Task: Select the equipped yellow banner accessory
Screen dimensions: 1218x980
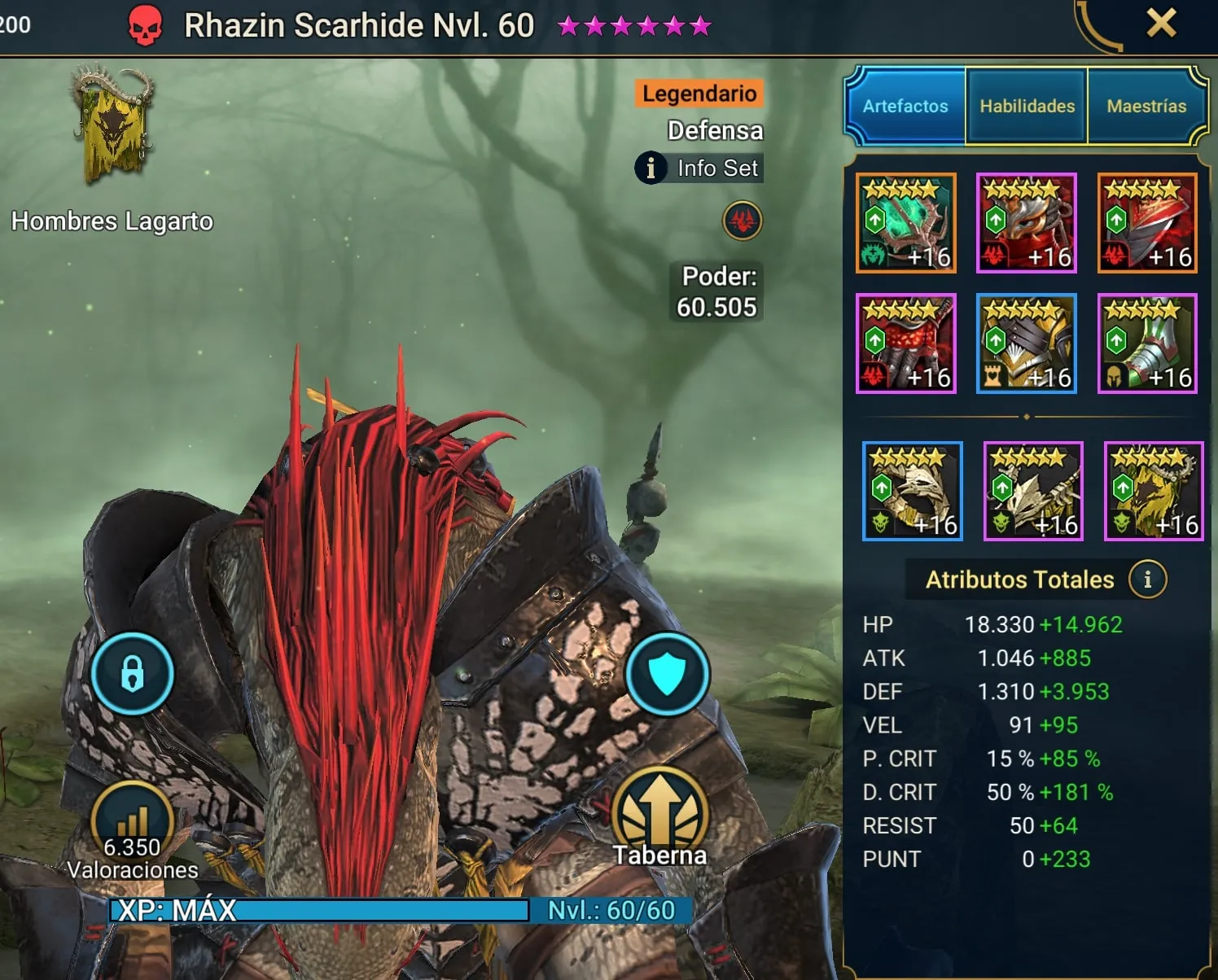Action: (x=1154, y=491)
